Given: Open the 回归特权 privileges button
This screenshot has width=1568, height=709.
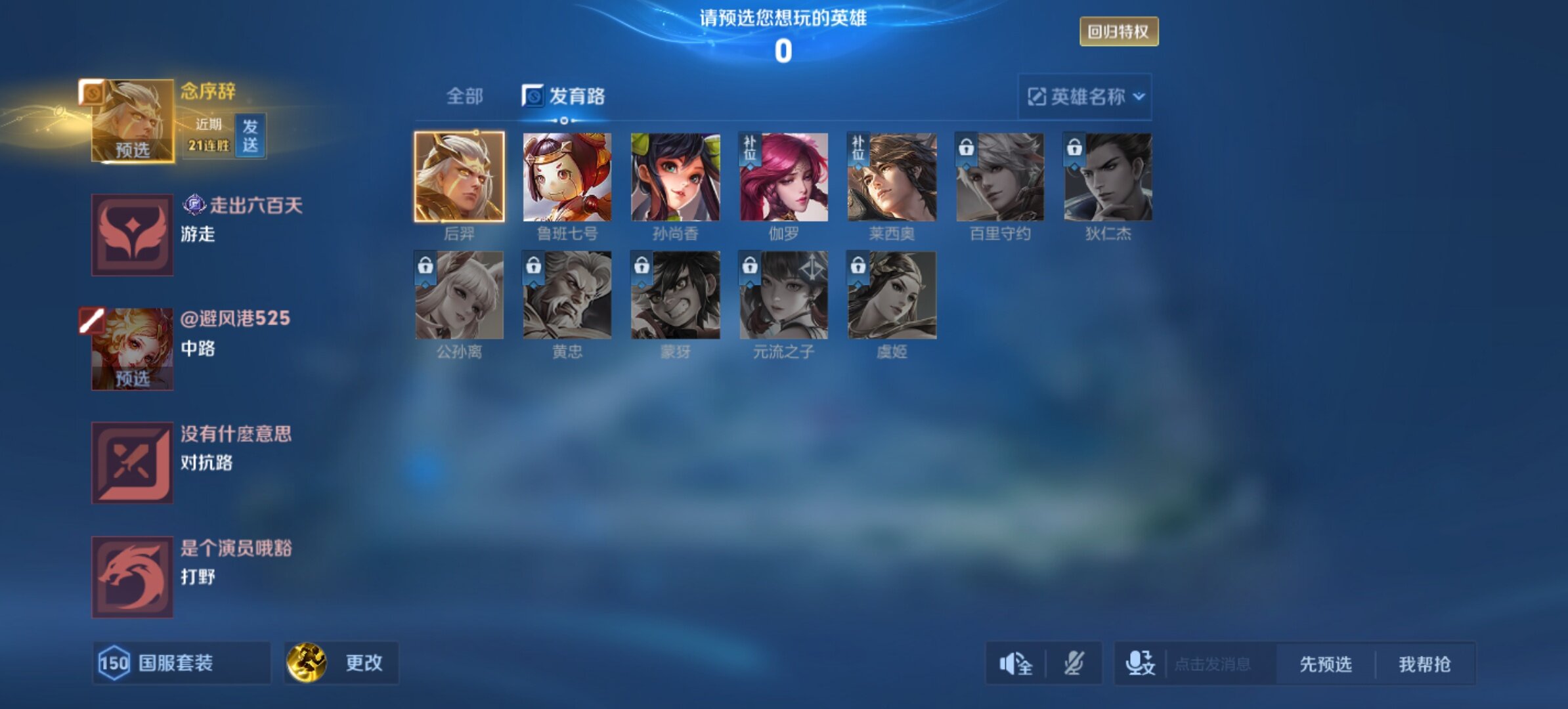Looking at the screenshot, I should 1119,32.
